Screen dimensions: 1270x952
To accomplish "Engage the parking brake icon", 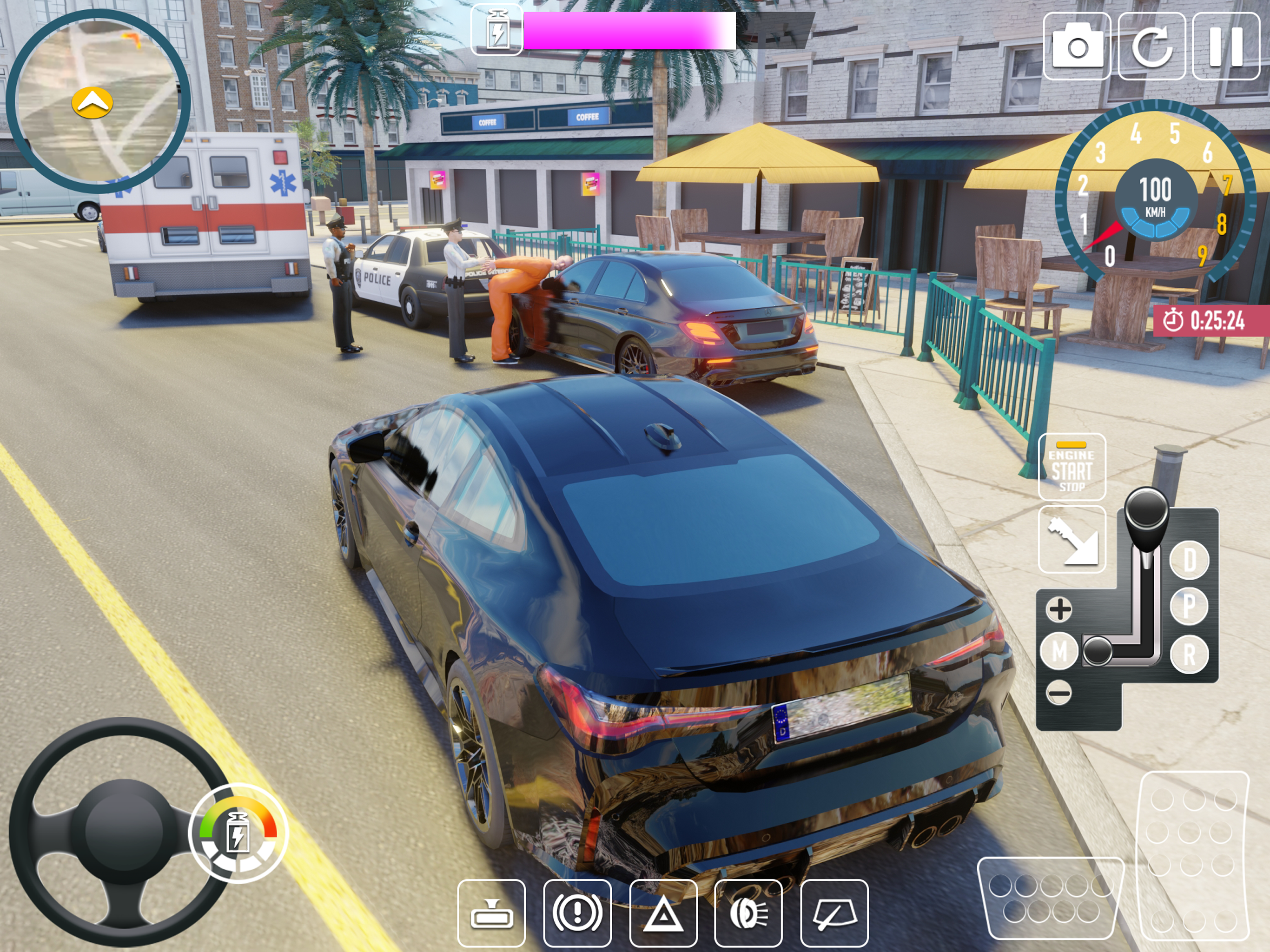I will point(577,913).
